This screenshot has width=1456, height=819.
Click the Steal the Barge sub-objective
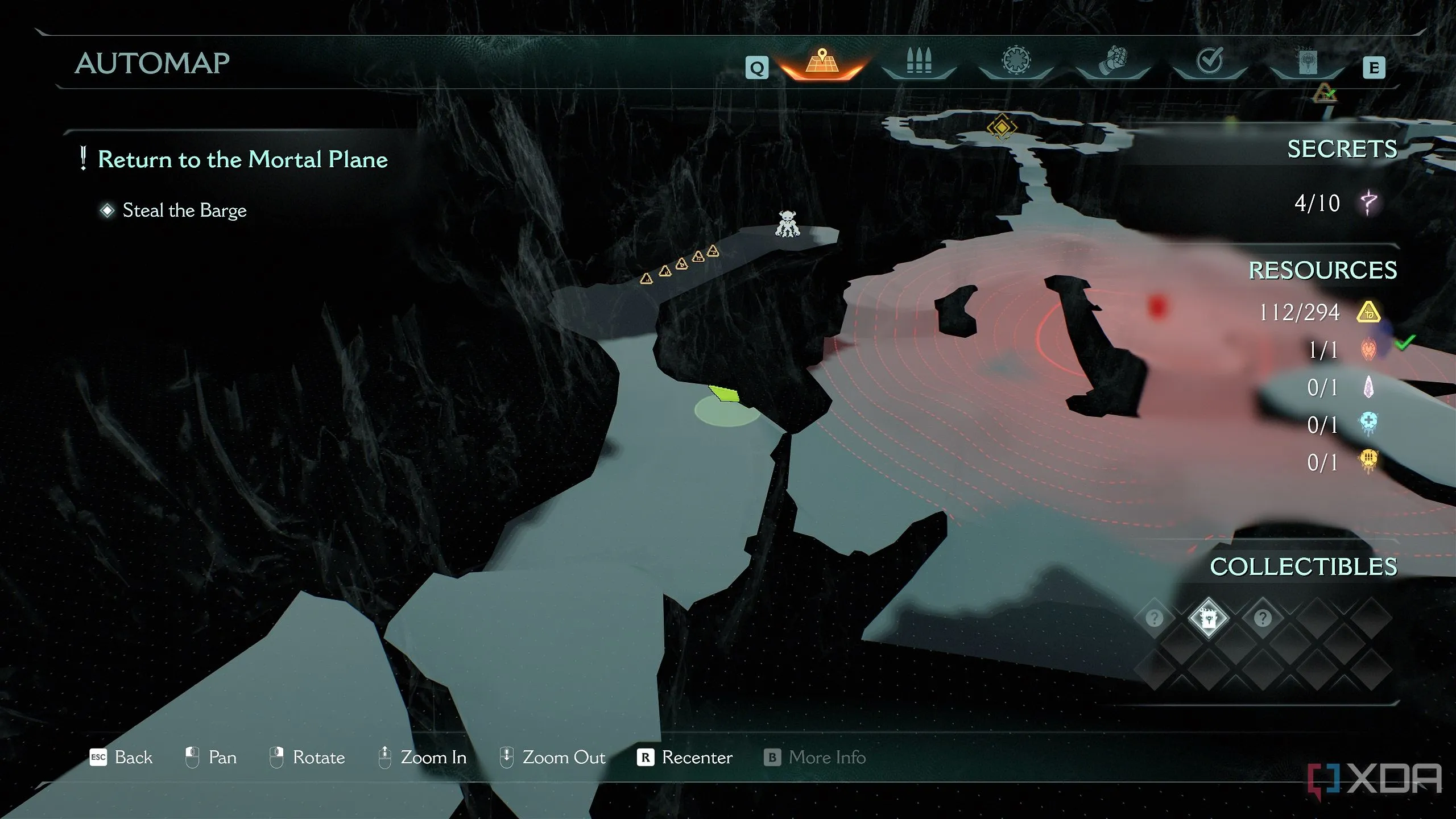coord(184,210)
